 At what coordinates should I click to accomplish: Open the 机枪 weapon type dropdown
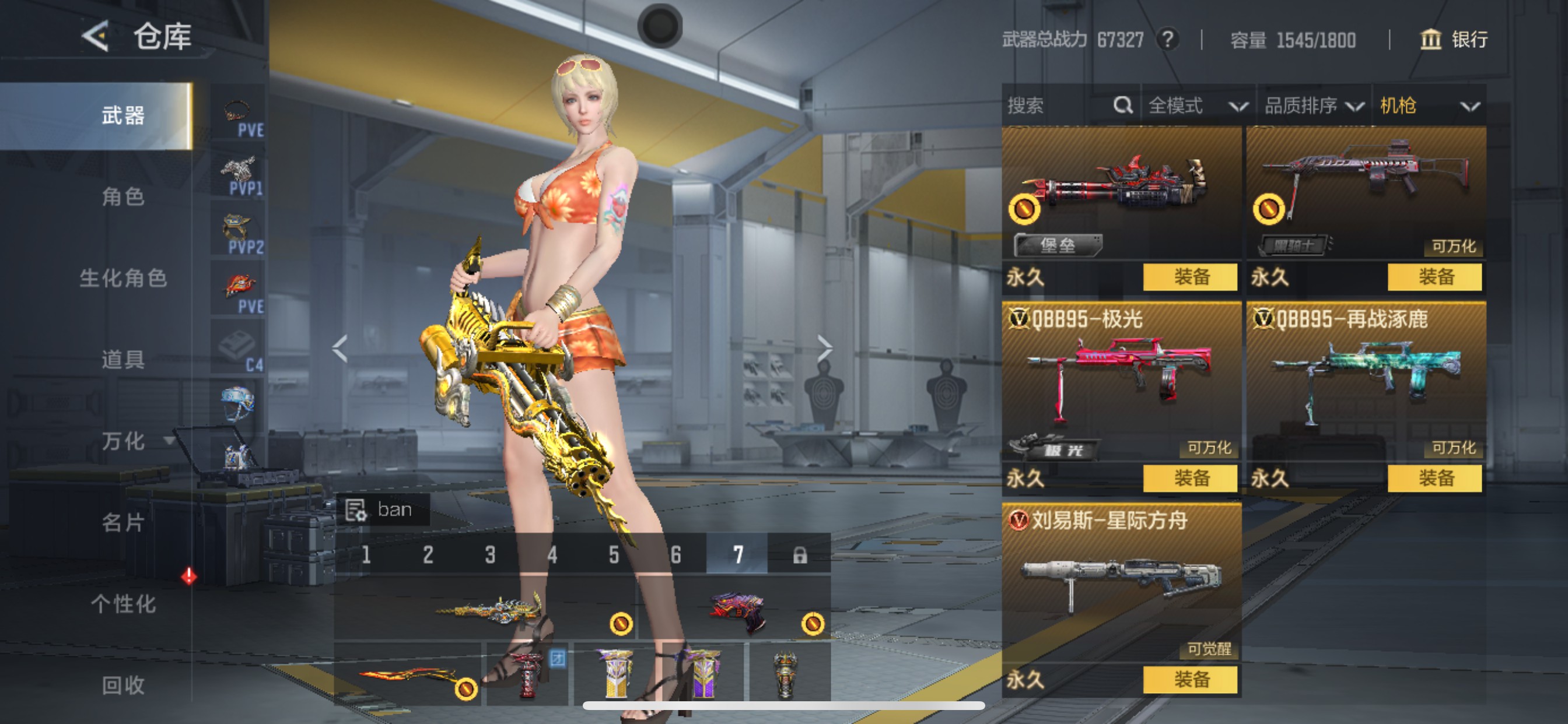coord(1428,106)
